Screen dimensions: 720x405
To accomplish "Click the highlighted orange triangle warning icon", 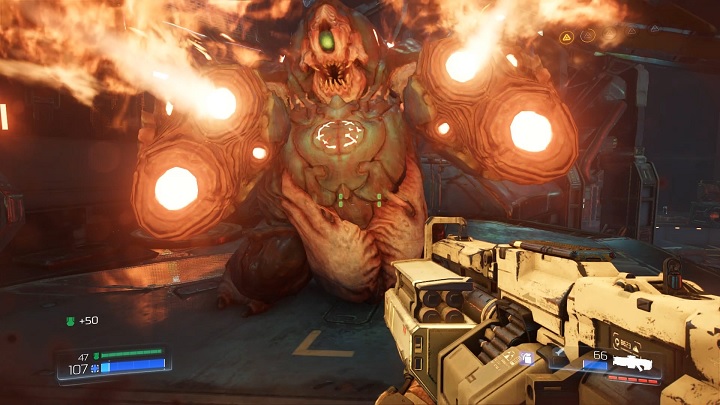I will (566, 36).
